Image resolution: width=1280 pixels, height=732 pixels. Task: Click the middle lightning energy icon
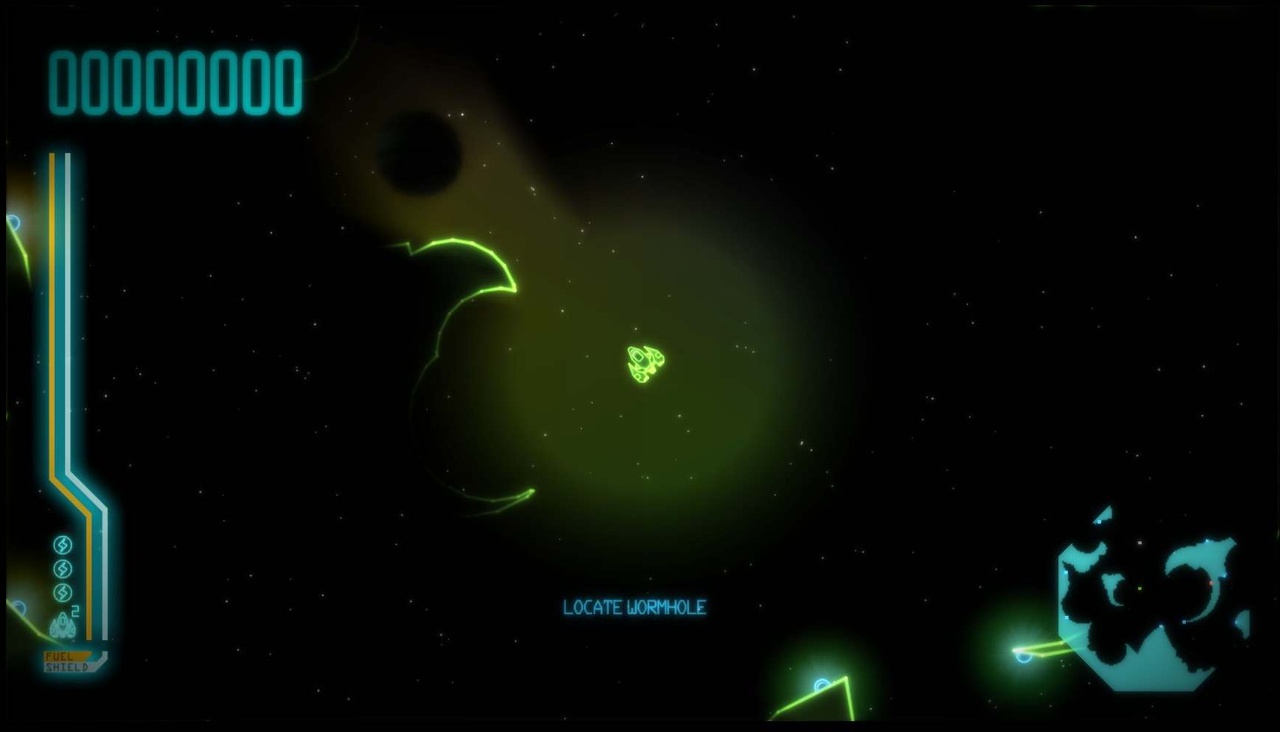(61, 567)
